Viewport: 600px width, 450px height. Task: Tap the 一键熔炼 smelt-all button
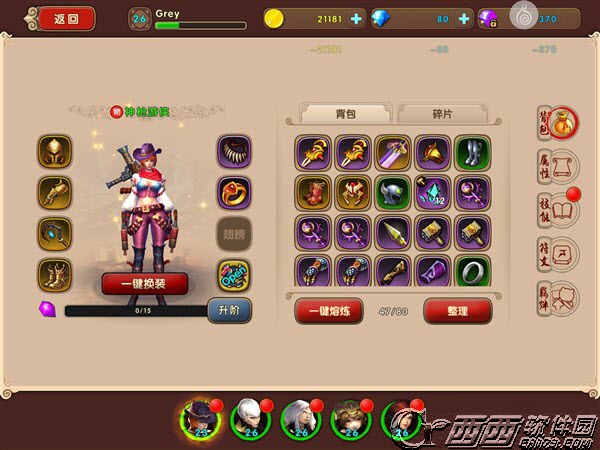328,311
